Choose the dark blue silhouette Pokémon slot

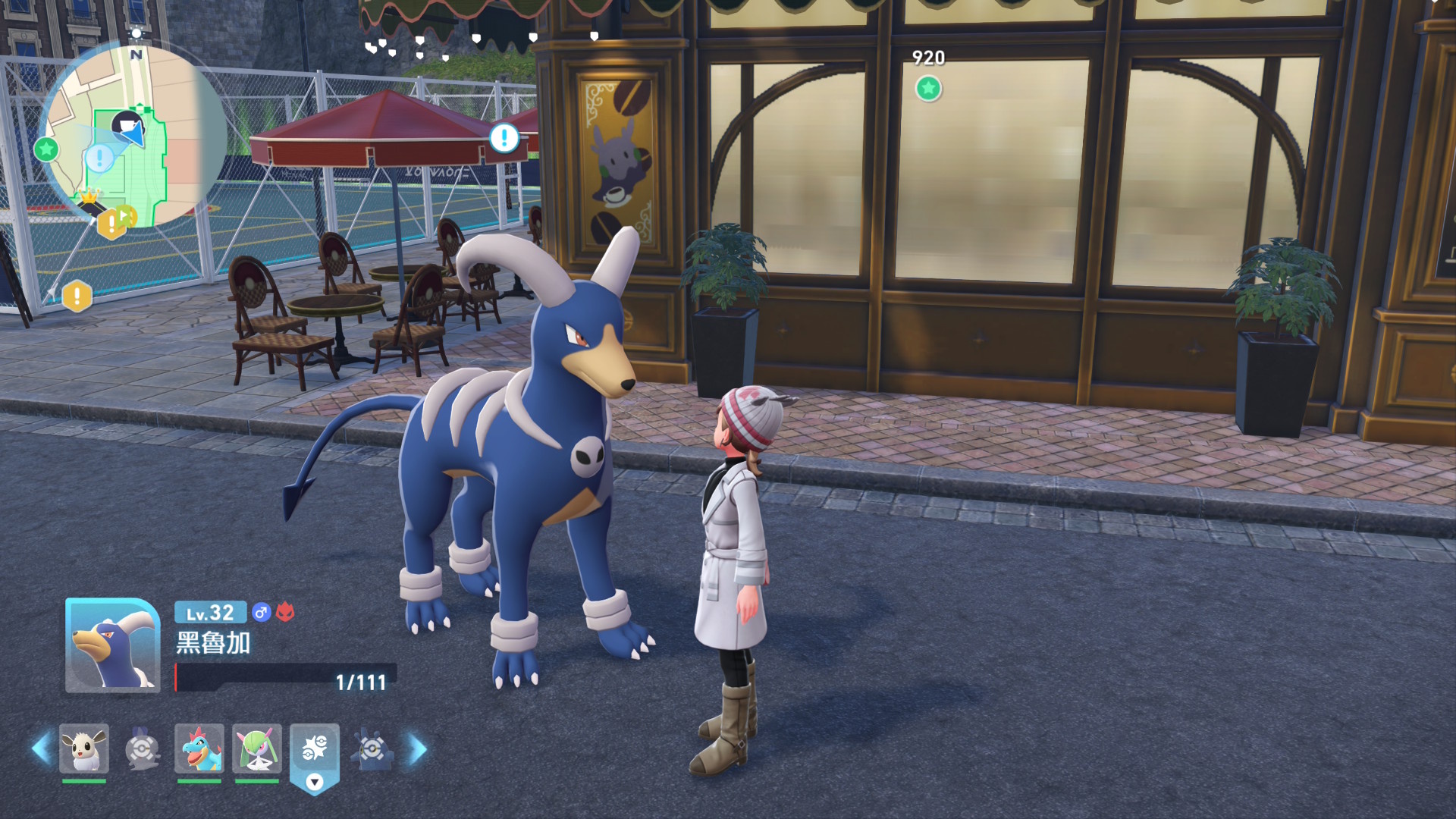point(372,750)
